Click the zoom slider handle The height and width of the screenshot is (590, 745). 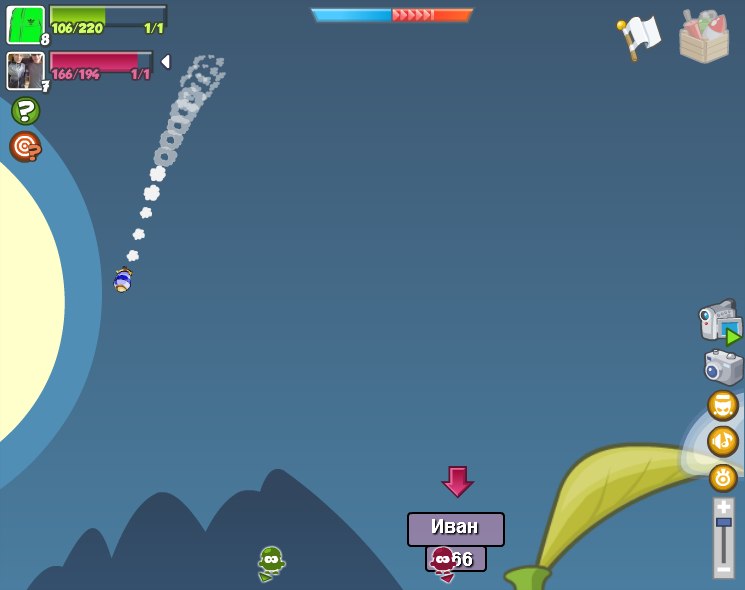click(x=723, y=522)
